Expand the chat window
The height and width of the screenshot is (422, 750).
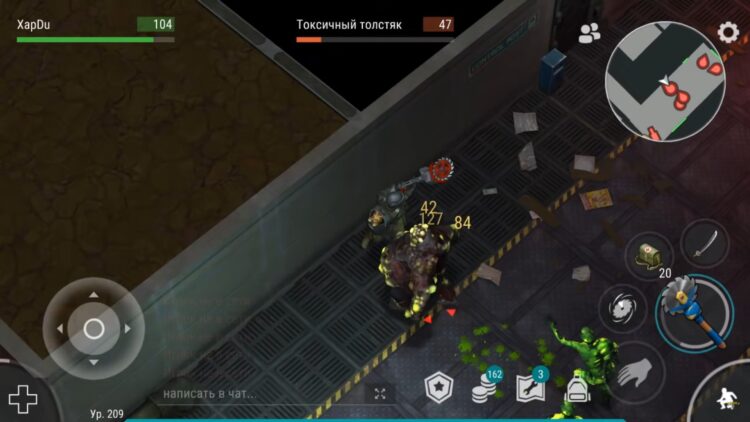point(380,394)
